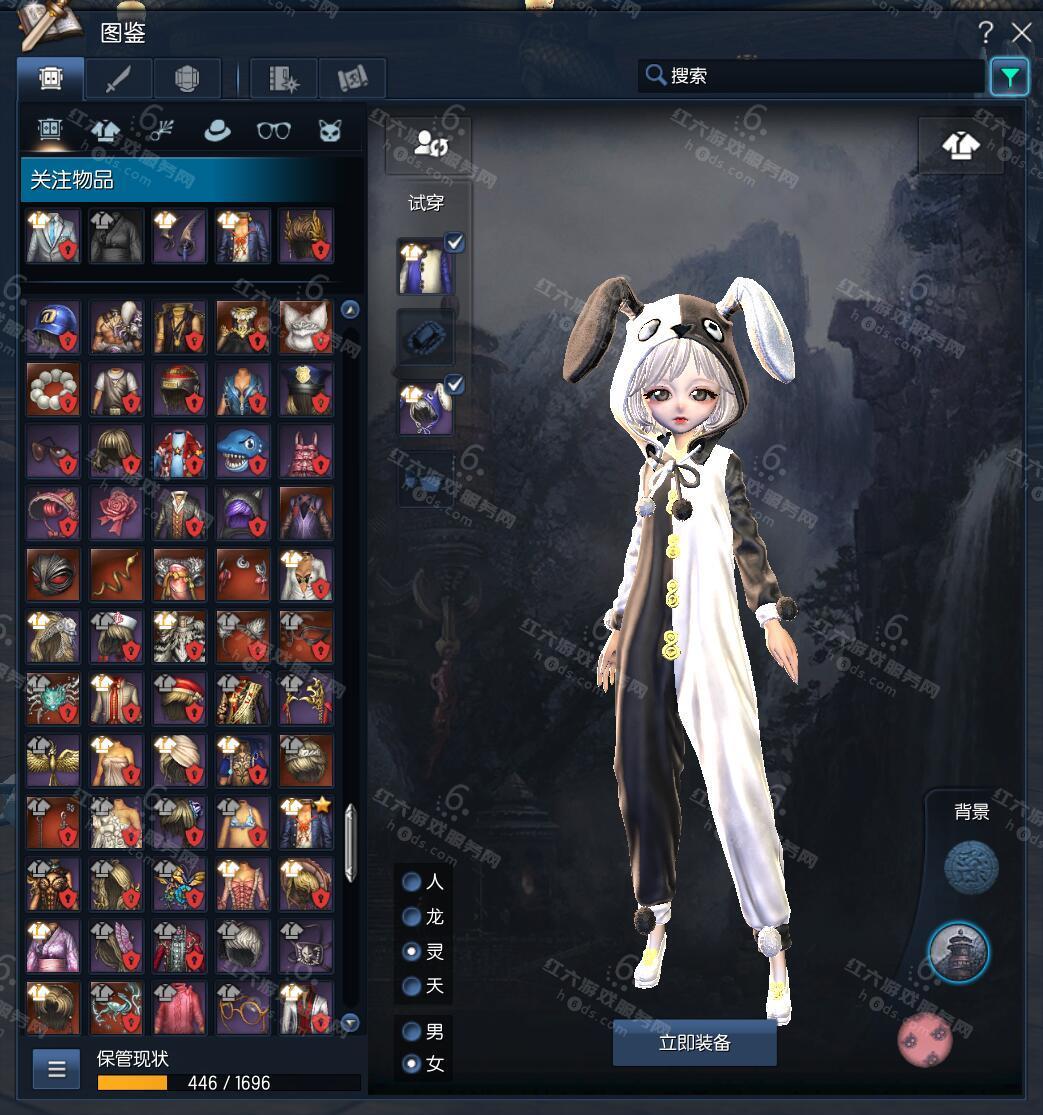
Task: Close the 图鉴 window
Action: tap(1021, 33)
